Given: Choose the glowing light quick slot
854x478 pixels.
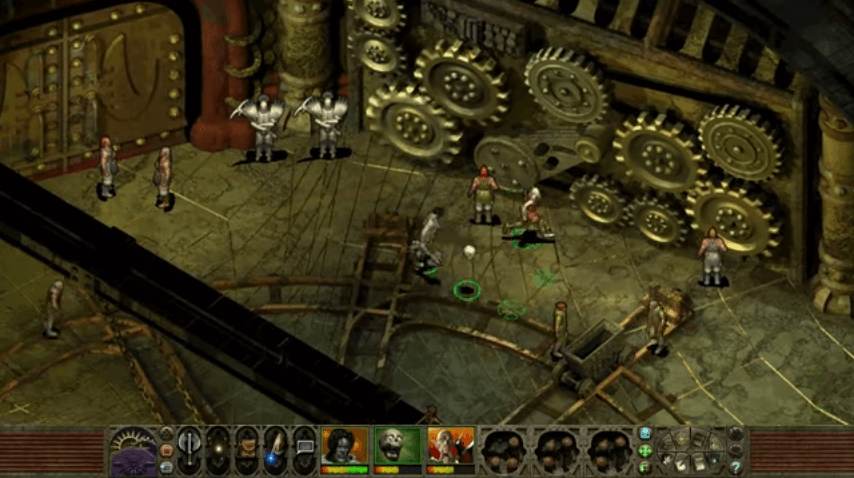Looking at the screenshot, I should point(218,448).
